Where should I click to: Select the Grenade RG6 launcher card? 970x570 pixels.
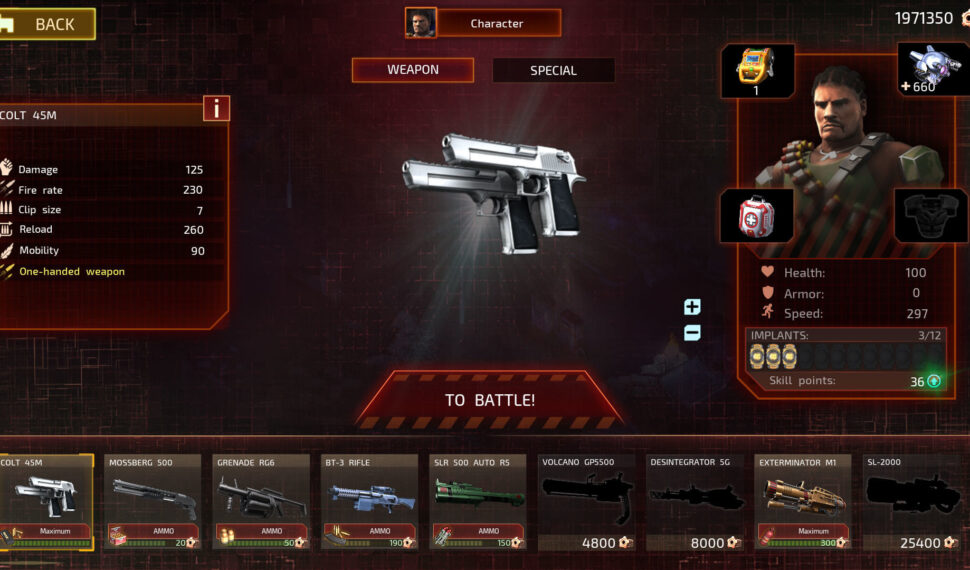262,502
